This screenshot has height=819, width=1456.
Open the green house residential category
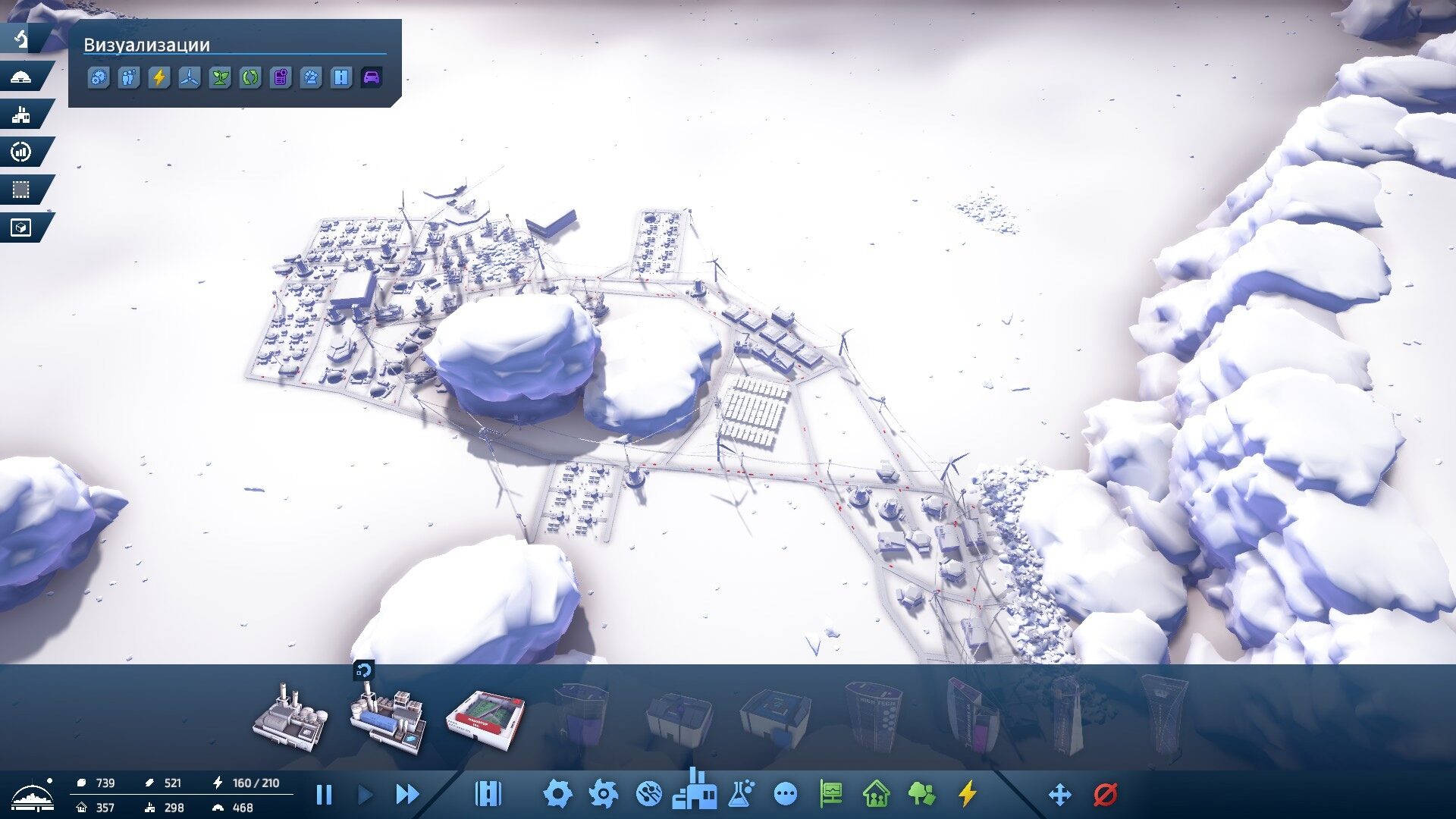tap(876, 795)
